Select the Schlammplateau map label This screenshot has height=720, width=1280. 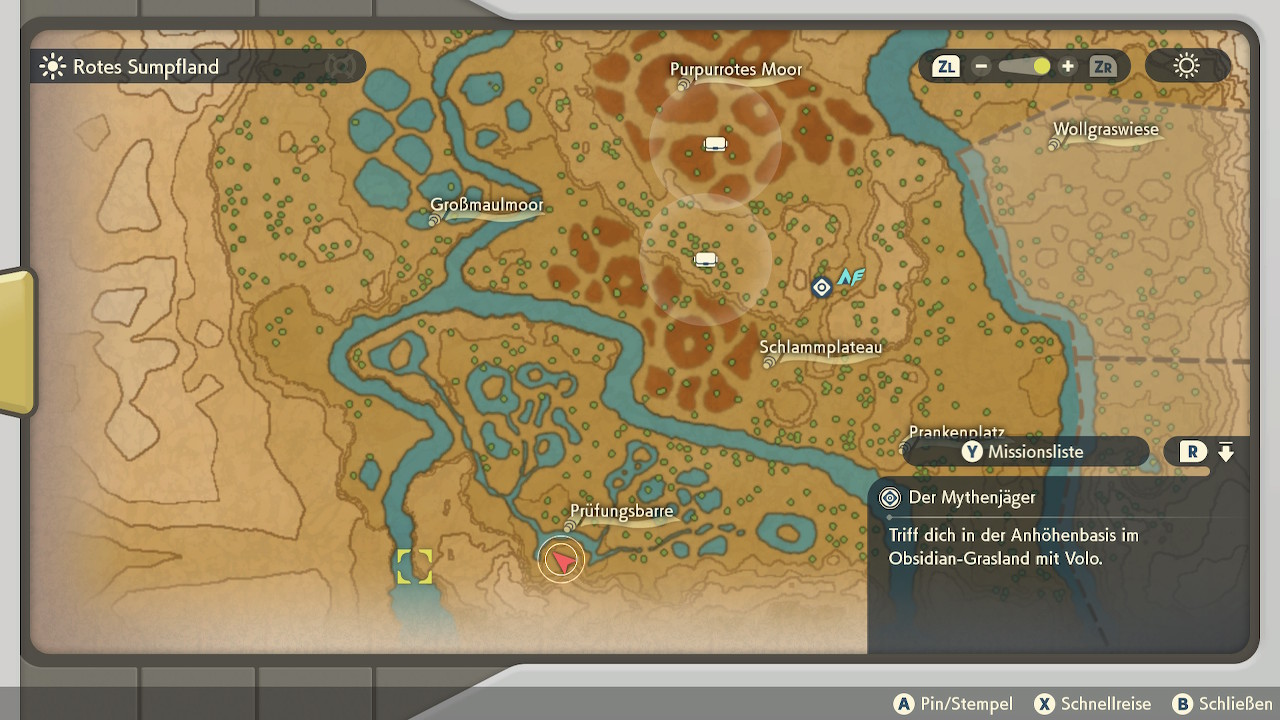pos(821,348)
